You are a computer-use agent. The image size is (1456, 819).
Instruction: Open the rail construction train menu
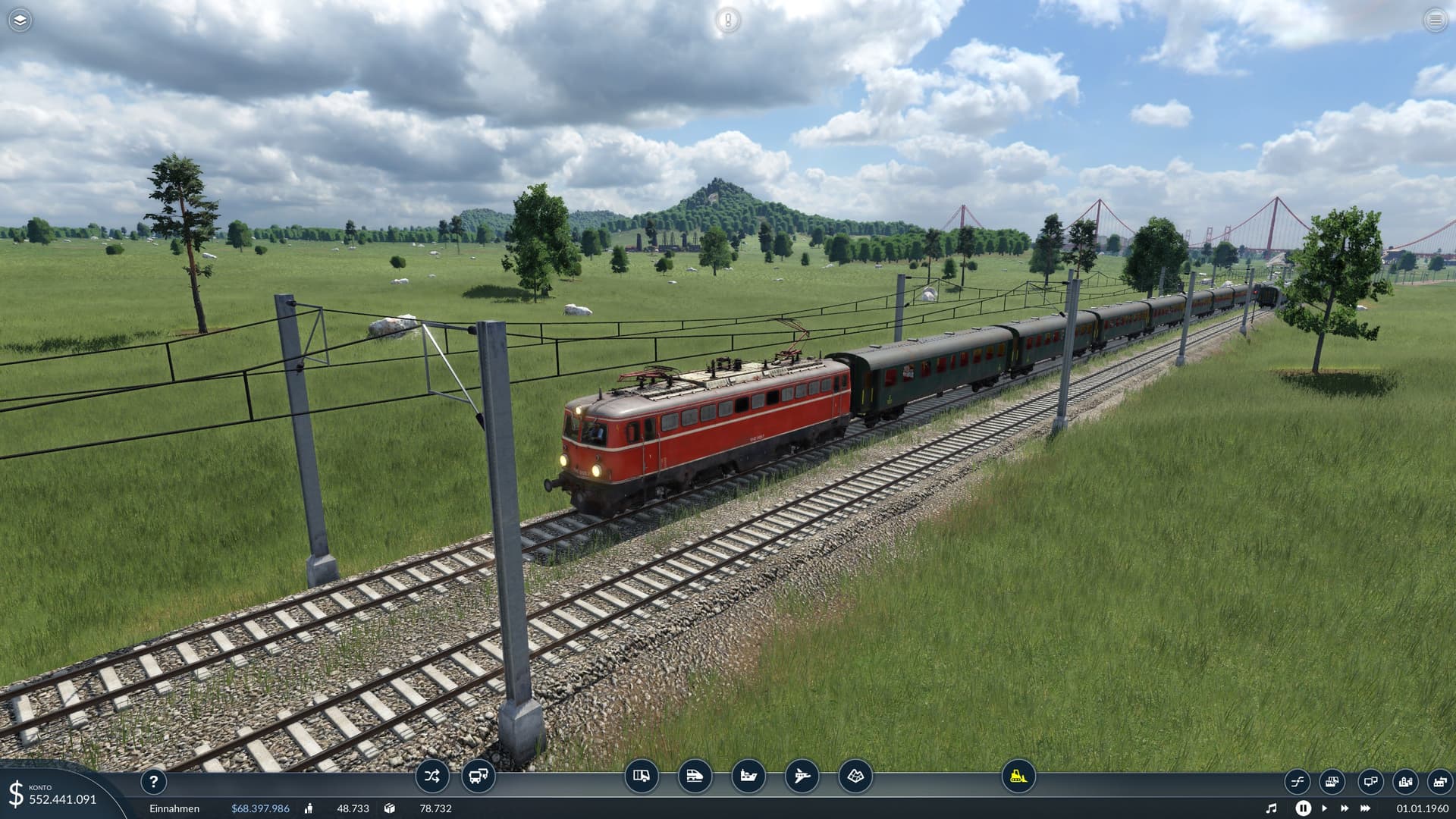(695, 776)
